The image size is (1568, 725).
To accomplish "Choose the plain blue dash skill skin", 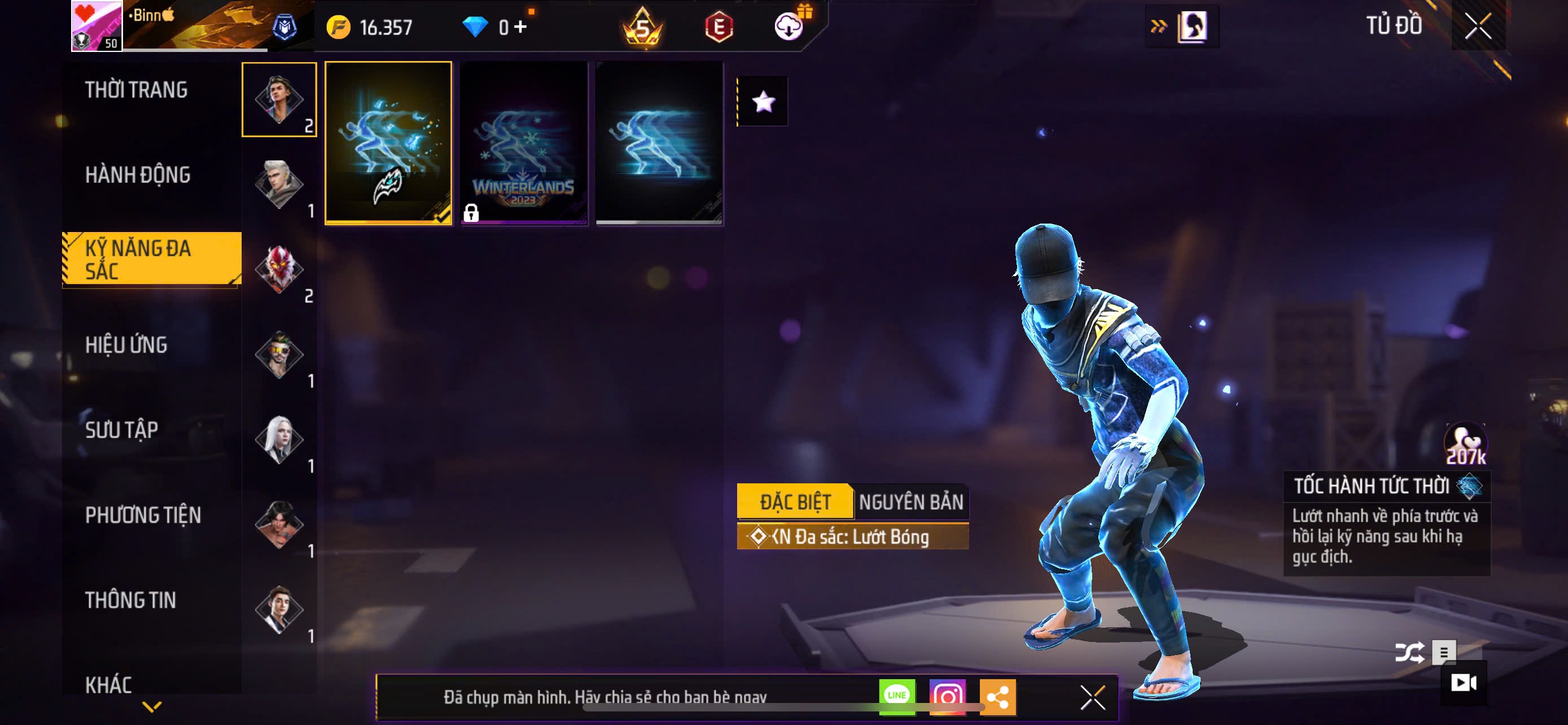I will [x=659, y=143].
